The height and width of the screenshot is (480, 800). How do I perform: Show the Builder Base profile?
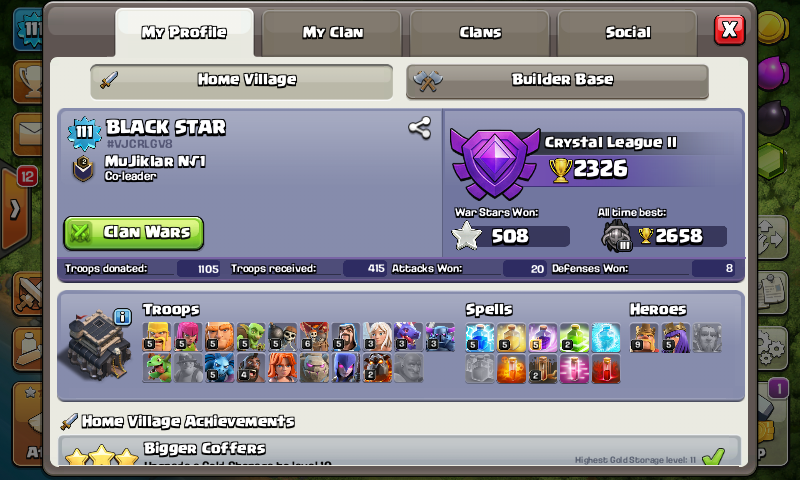pos(557,80)
